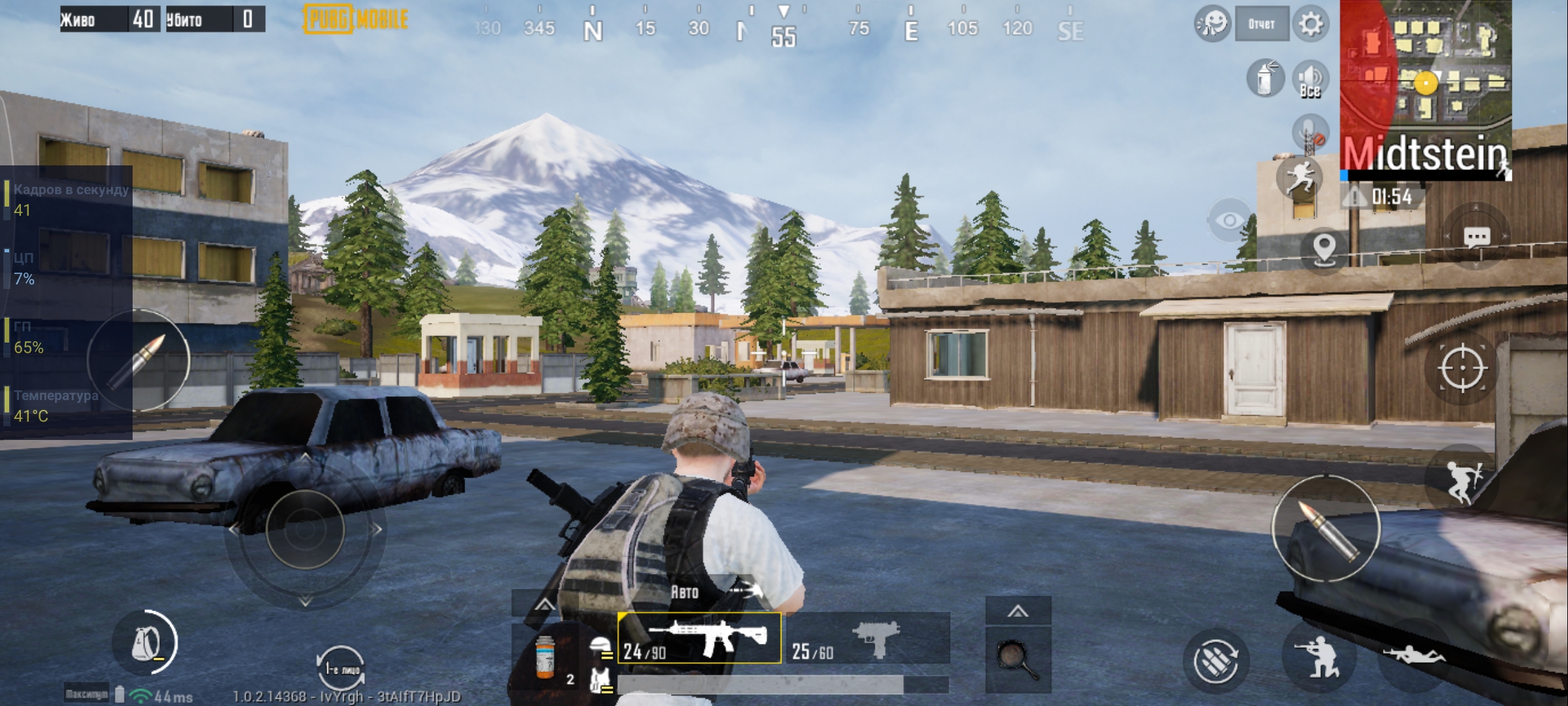Screen dimensions: 1568x706
Task: Toggle the microphone icon
Action: pyautogui.click(x=1310, y=133)
